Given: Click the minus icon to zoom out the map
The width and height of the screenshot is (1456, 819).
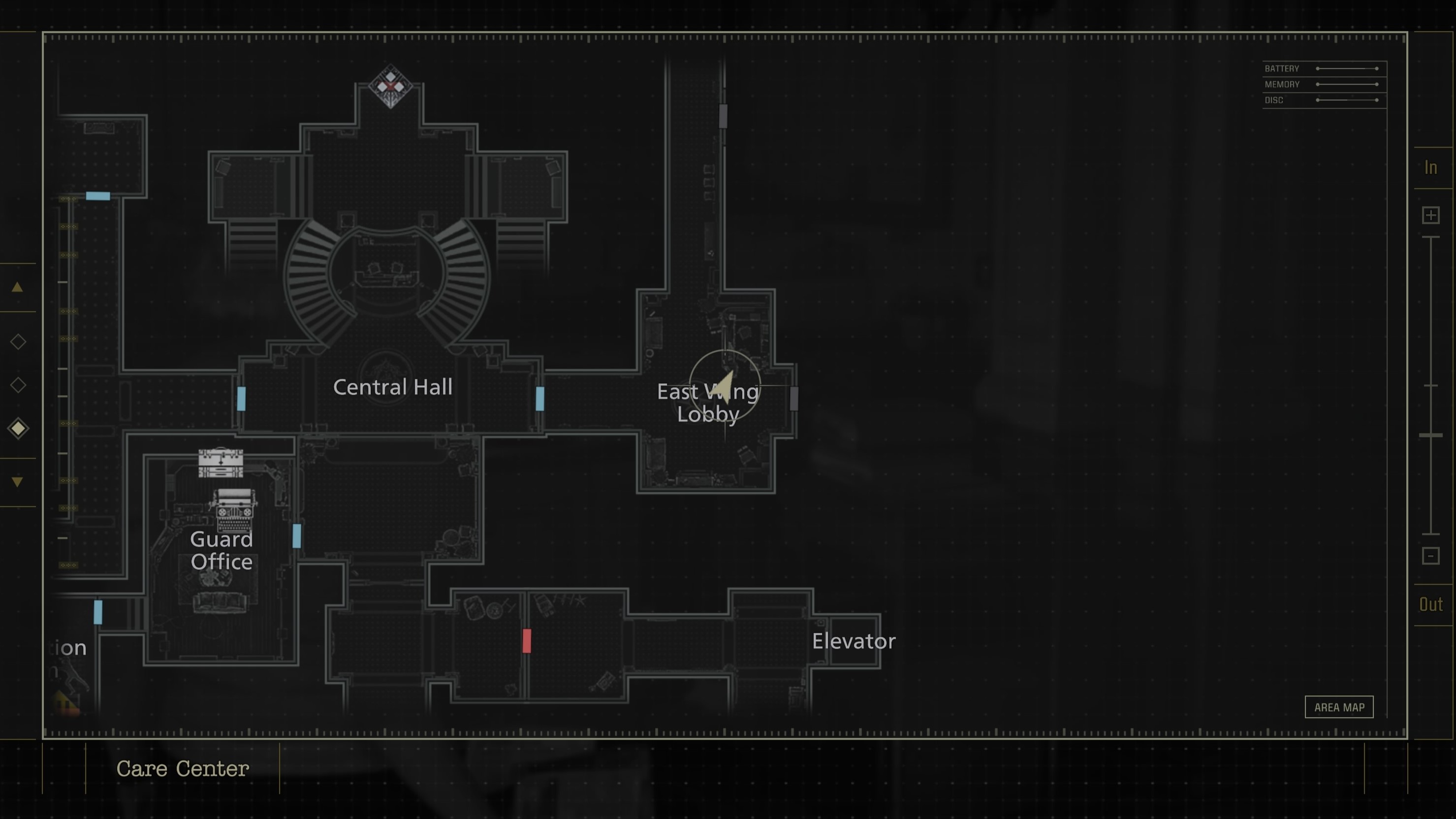Looking at the screenshot, I should coord(1431,556).
